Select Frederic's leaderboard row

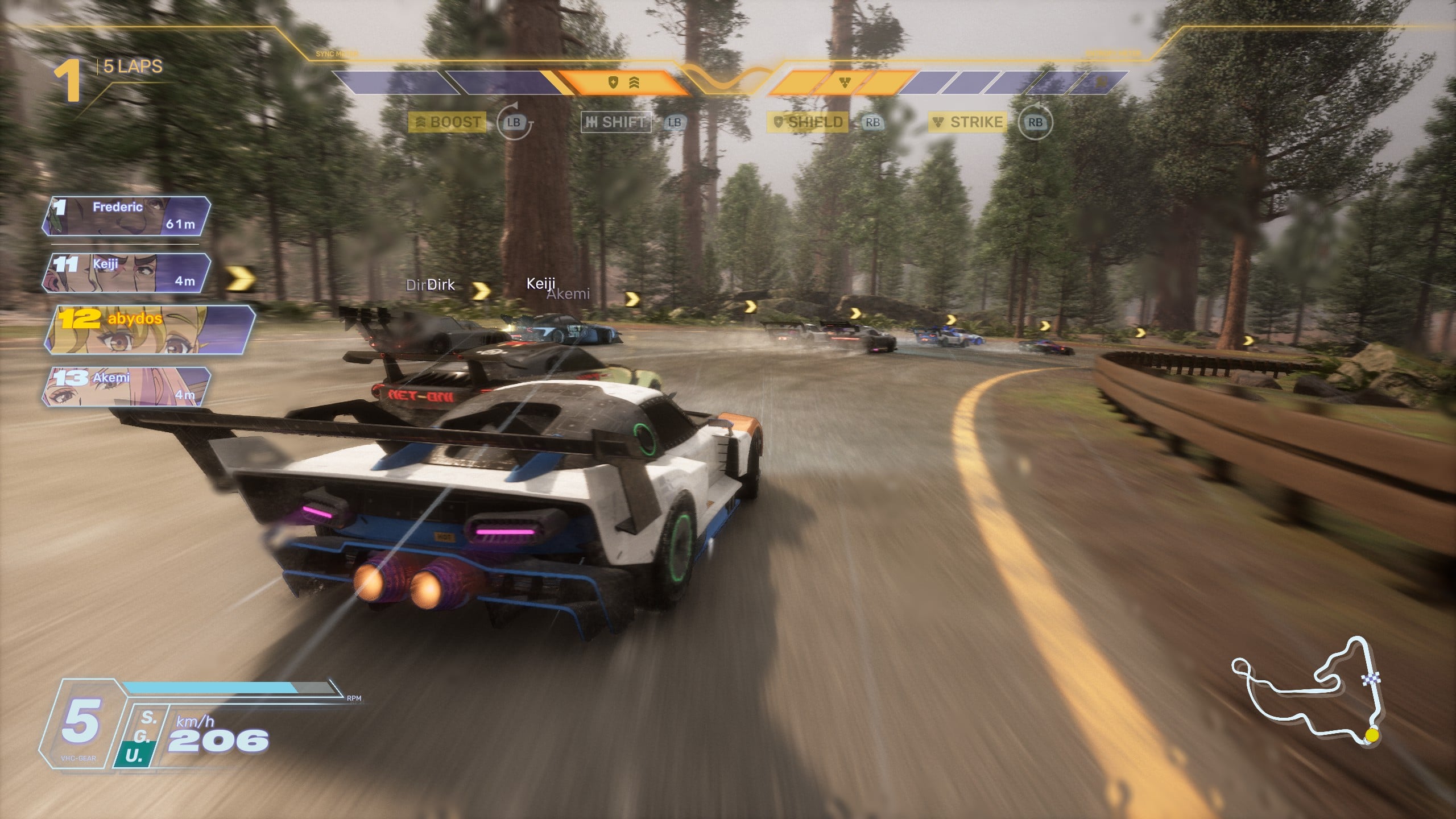pyautogui.click(x=126, y=216)
